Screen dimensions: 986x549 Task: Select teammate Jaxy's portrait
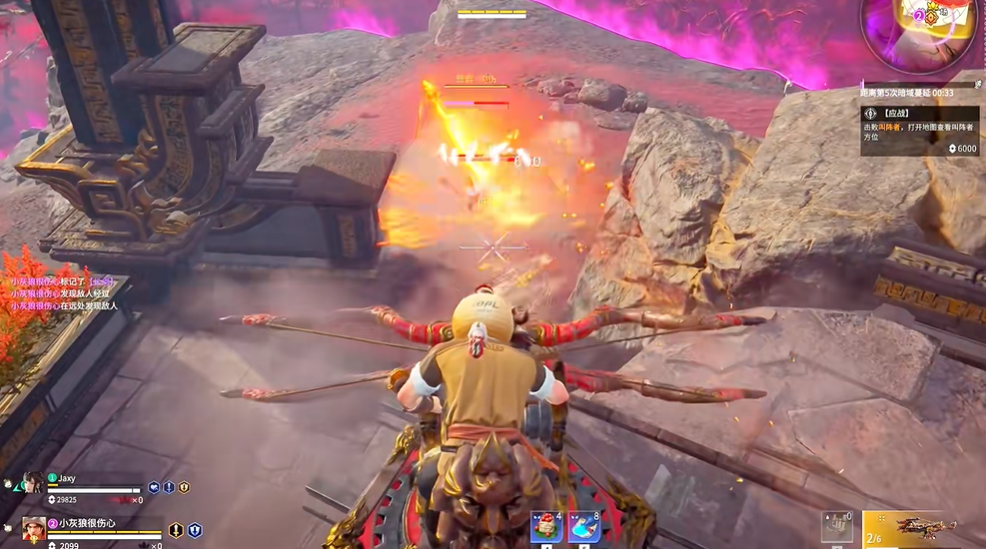point(34,483)
